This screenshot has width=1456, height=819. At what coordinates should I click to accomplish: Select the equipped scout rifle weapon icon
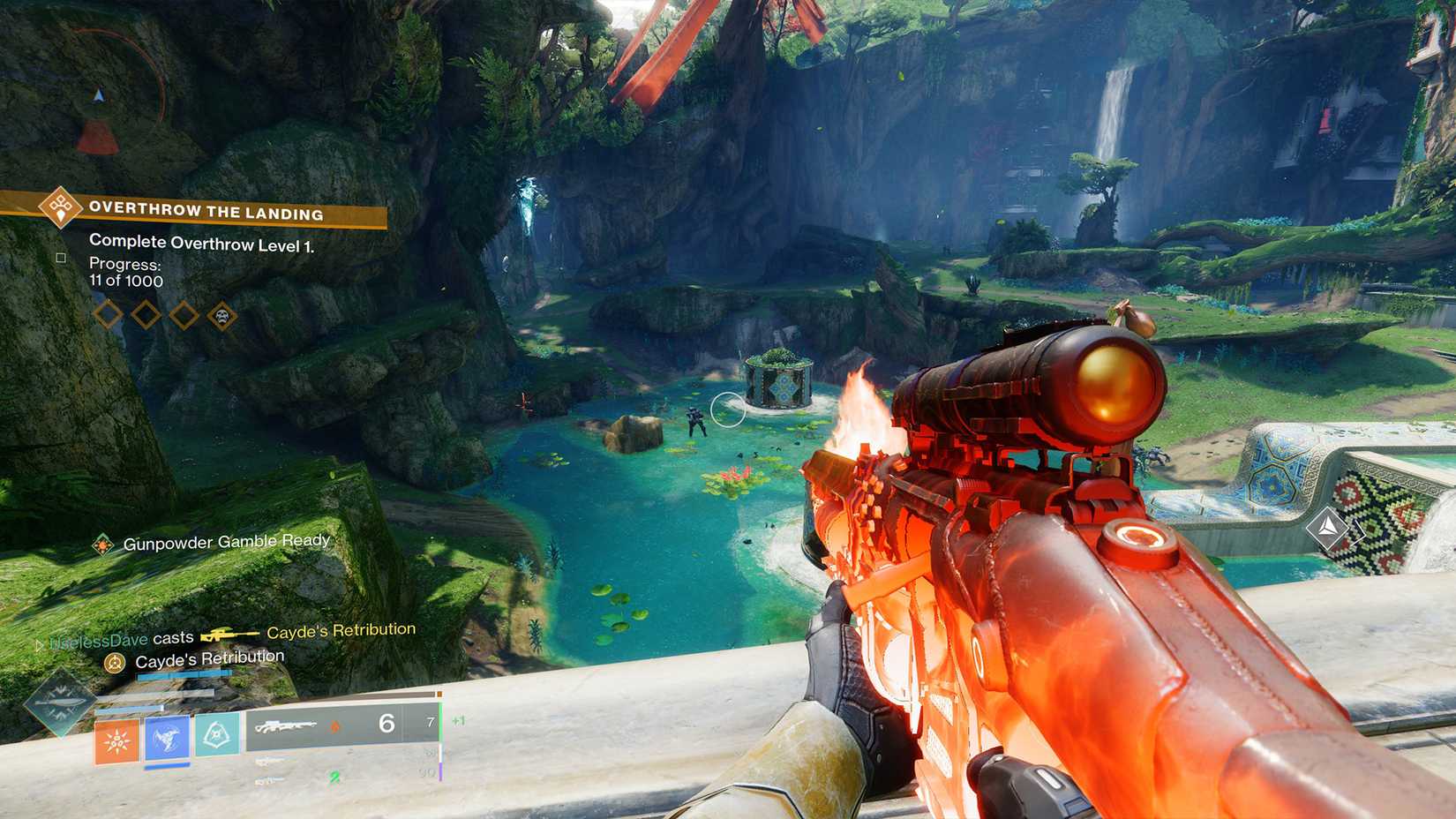(287, 727)
